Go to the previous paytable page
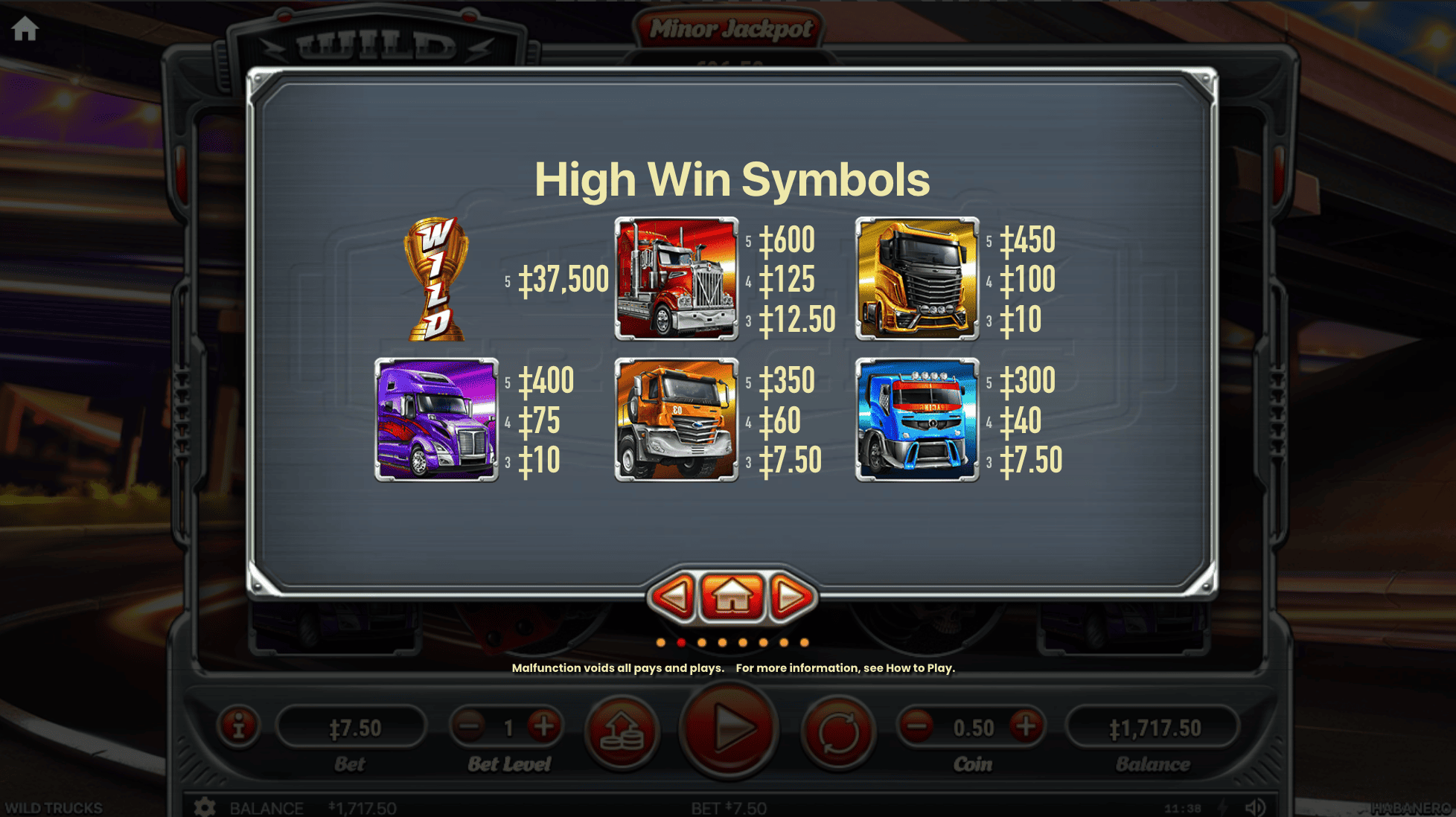This screenshot has height=817, width=1456. (674, 597)
